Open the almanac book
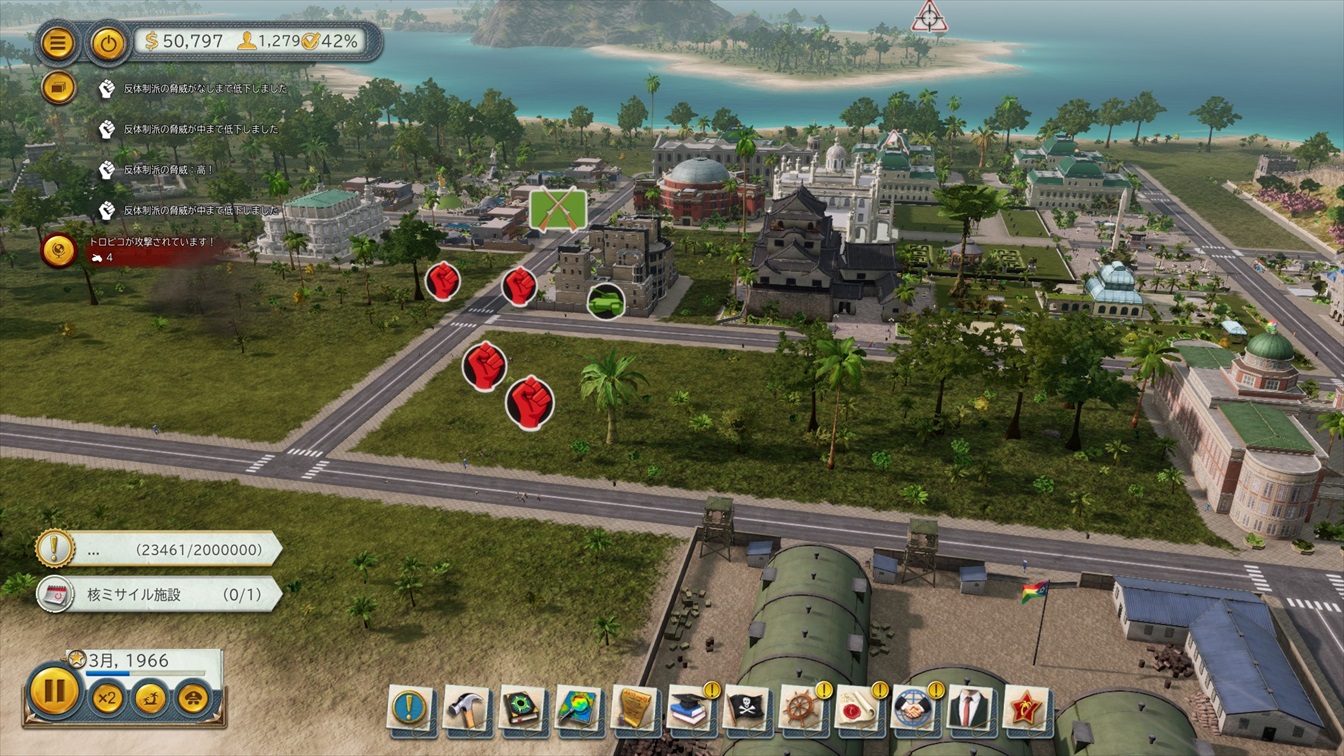1344x756 pixels. click(522, 708)
